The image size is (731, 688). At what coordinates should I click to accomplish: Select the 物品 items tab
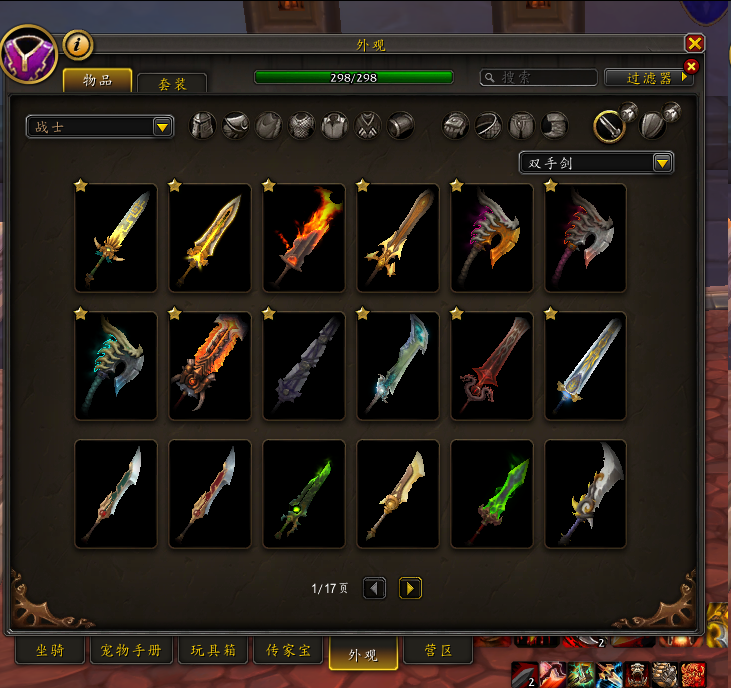98,81
